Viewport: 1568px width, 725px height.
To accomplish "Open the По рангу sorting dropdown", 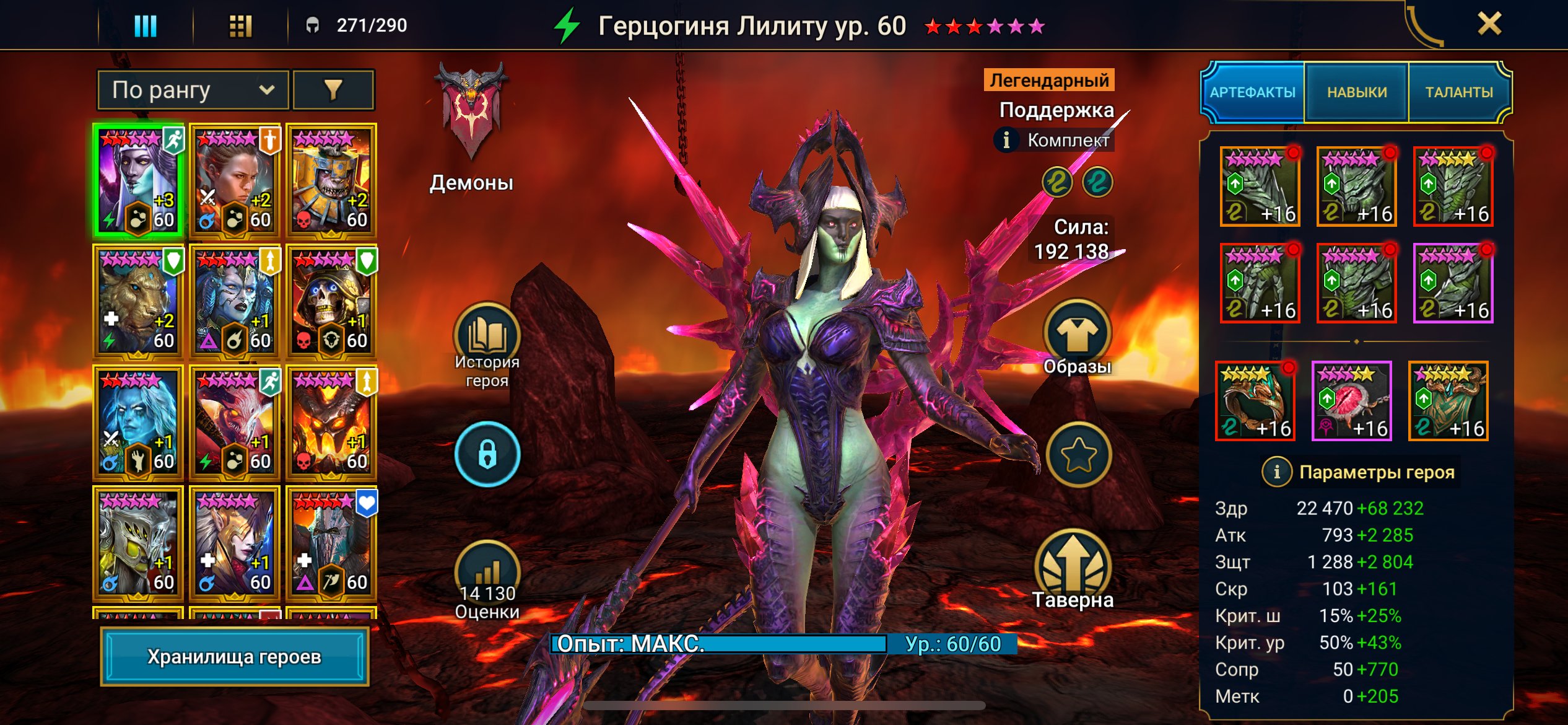I will click(193, 90).
